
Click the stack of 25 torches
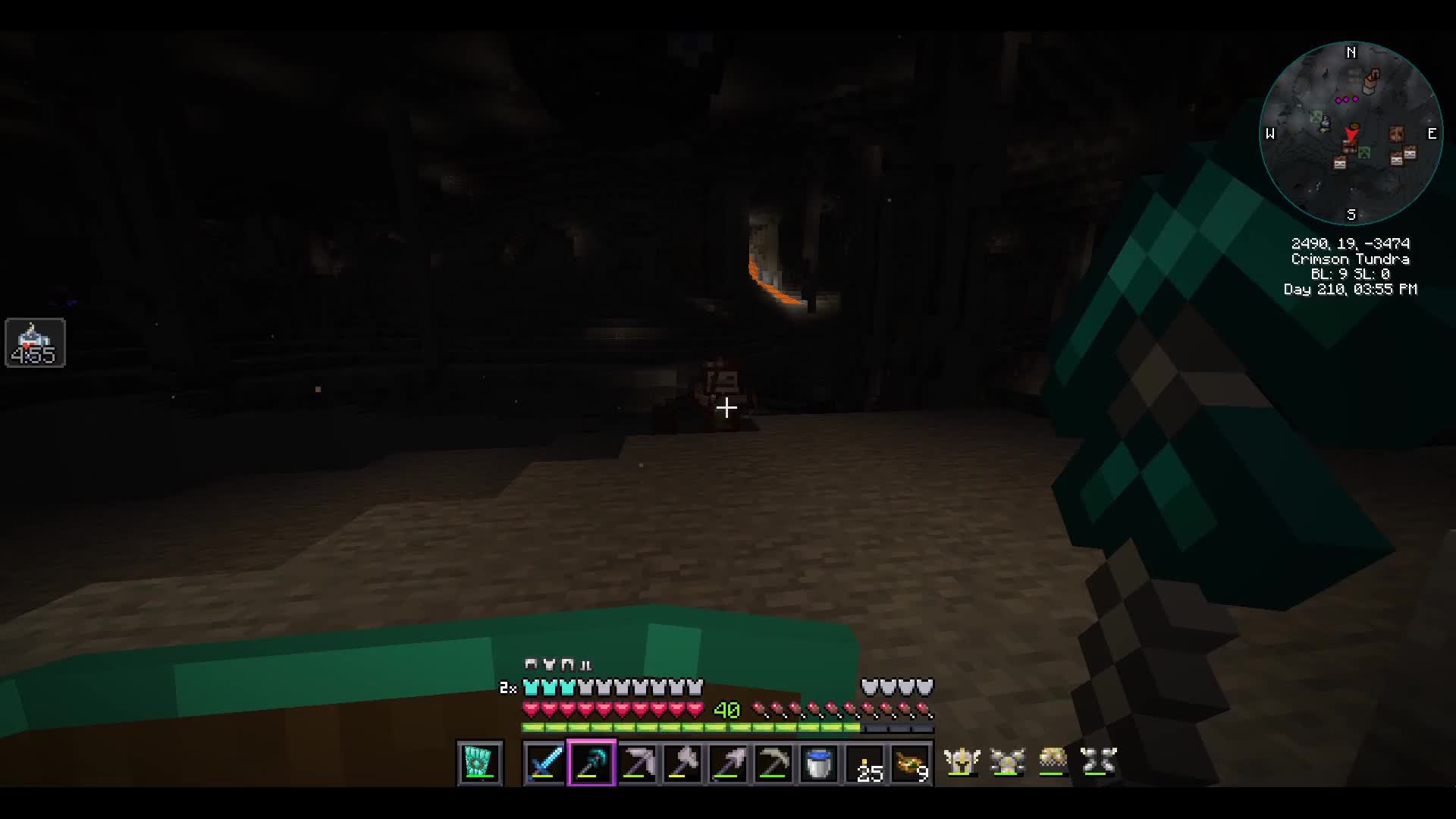tap(865, 764)
